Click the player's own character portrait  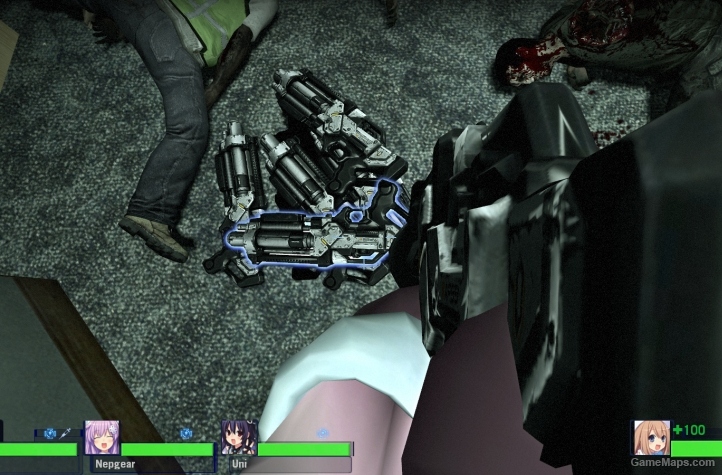click(x=651, y=438)
